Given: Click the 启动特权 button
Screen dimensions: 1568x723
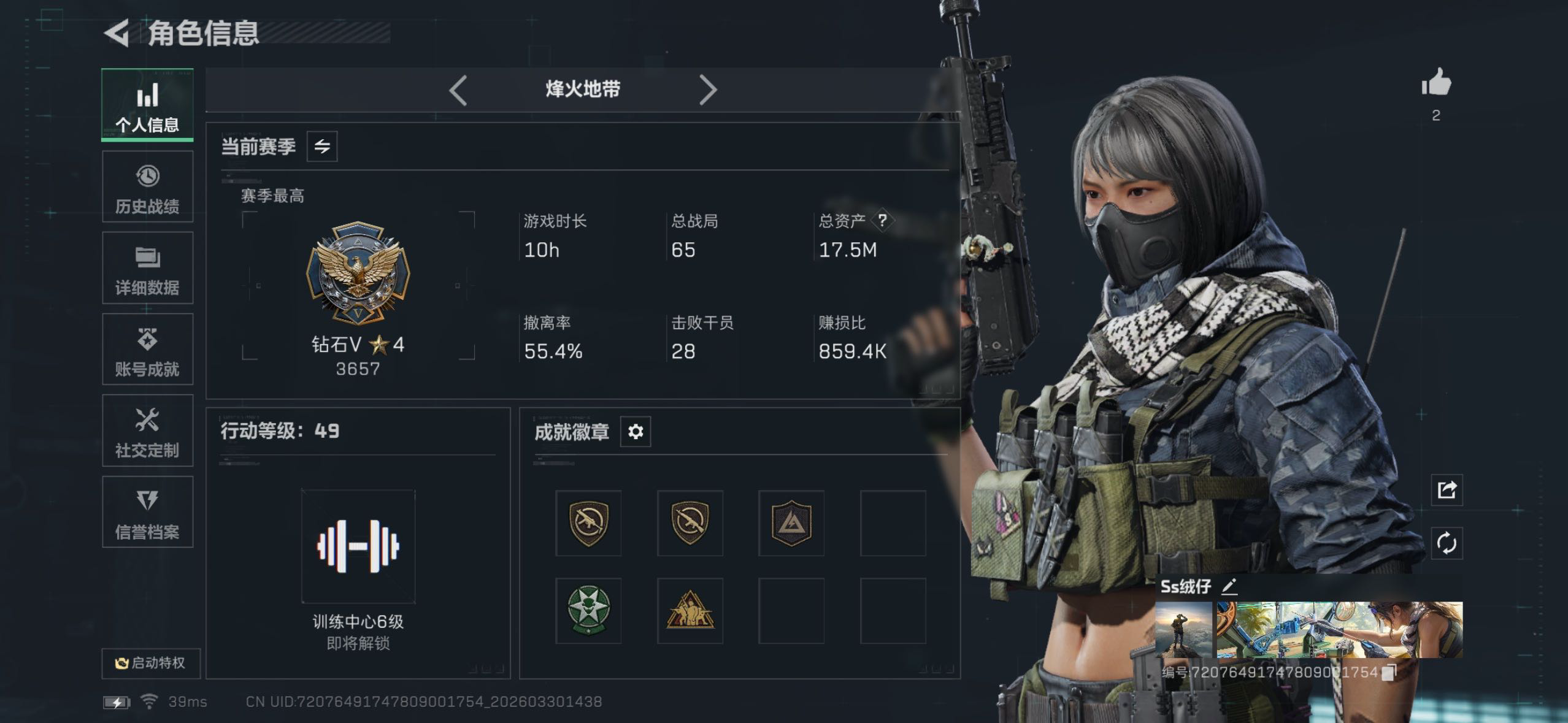Looking at the screenshot, I should (151, 663).
